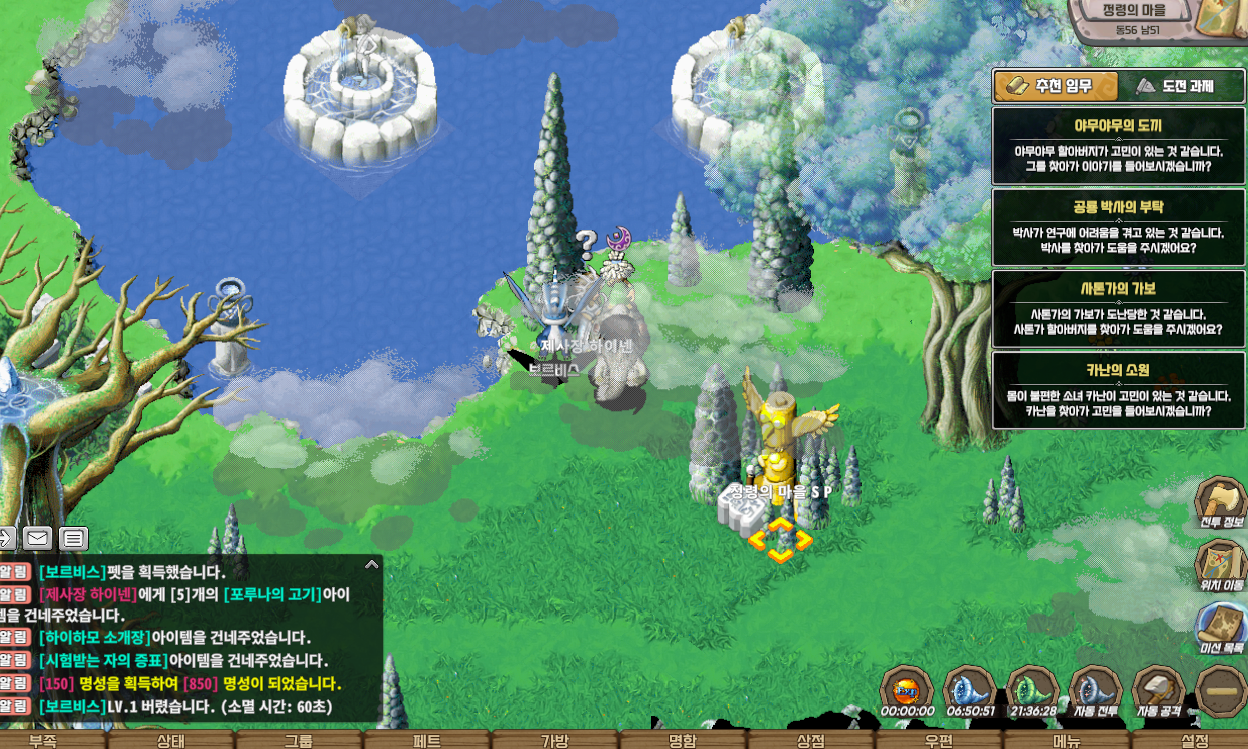Choose the 사톤가의 가보 quest
This screenshot has width=1248, height=749.
[1118, 308]
